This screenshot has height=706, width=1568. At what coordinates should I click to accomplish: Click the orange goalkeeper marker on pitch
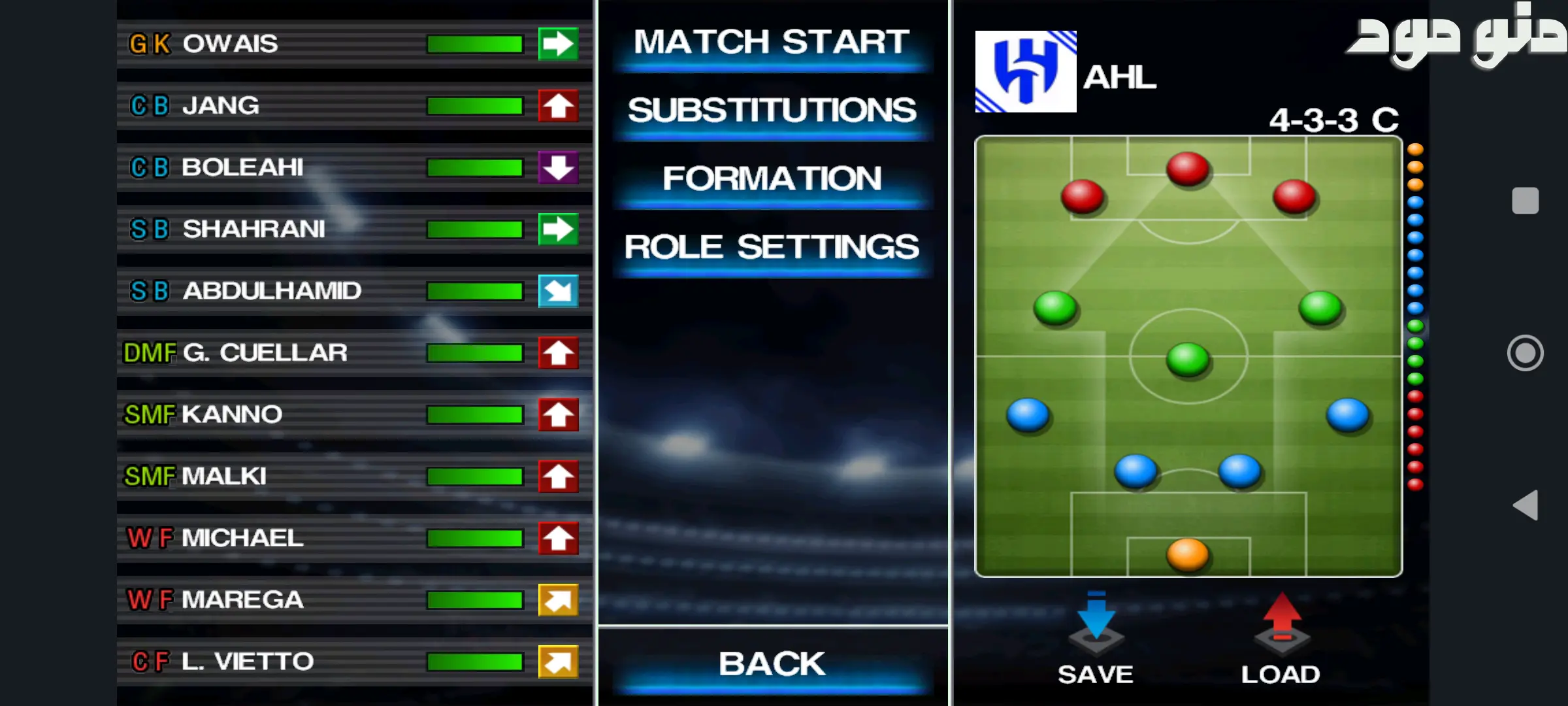(1187, 554)
